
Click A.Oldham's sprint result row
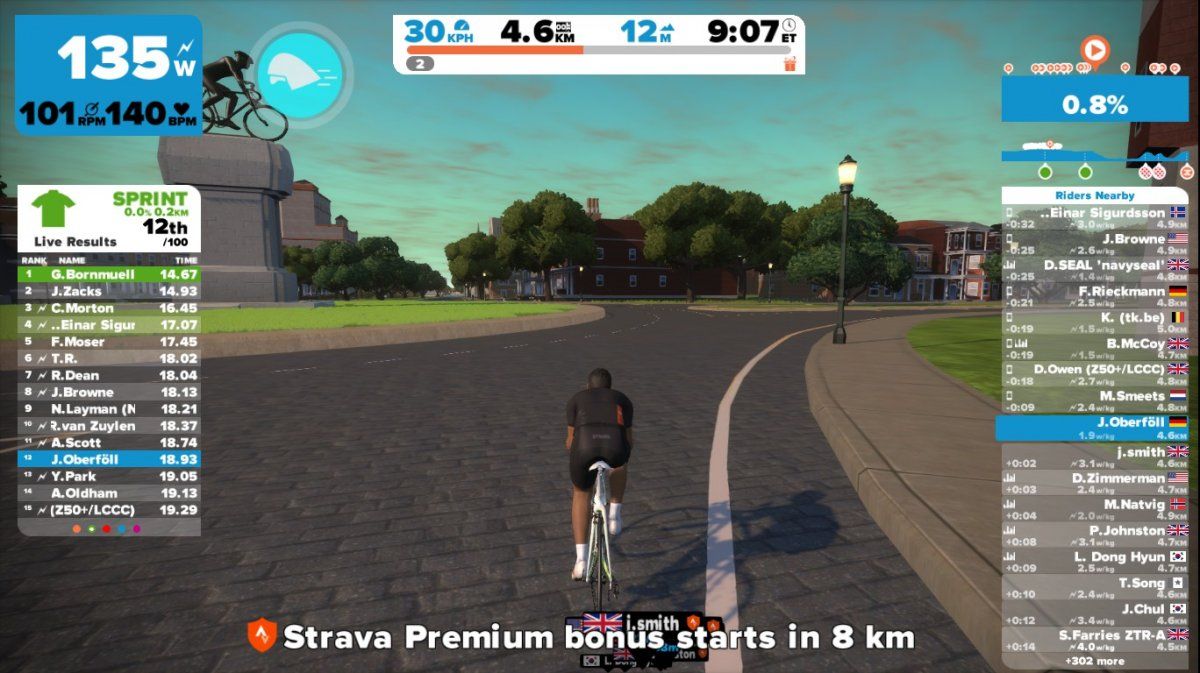(109, 493)
